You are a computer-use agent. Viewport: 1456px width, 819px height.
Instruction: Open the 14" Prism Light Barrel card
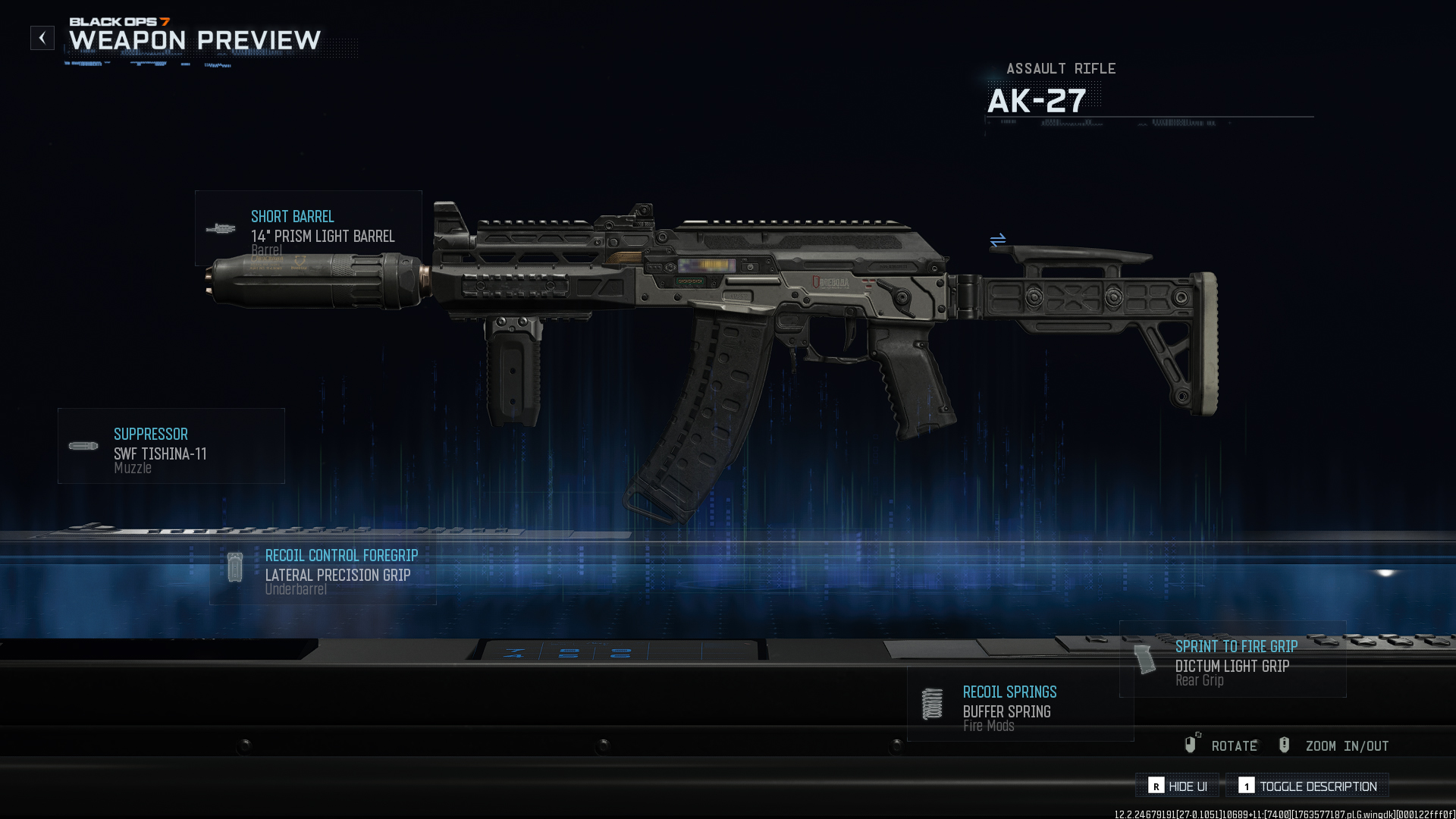[322, 236]
